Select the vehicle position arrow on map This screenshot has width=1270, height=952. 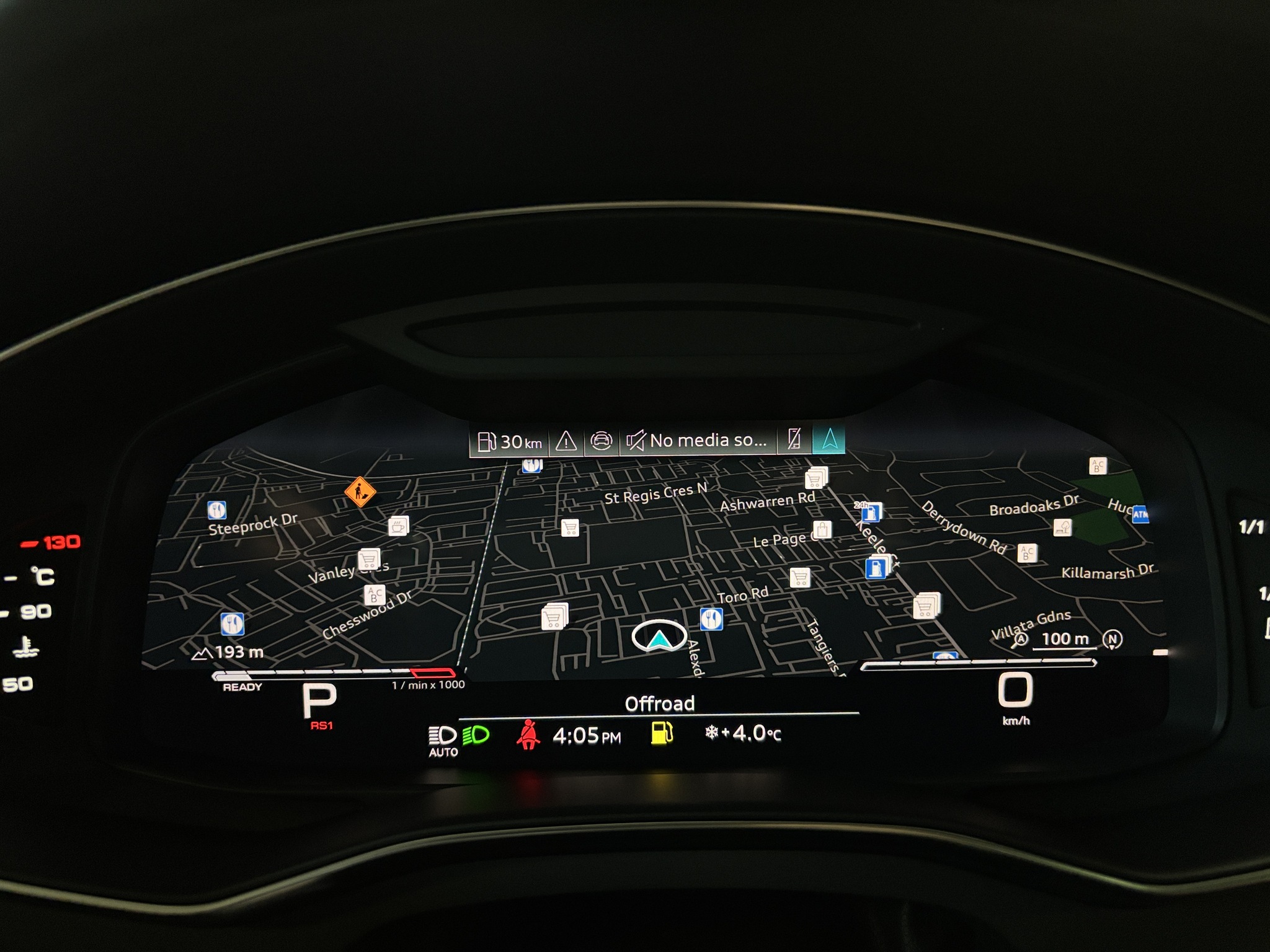(659, 637)
